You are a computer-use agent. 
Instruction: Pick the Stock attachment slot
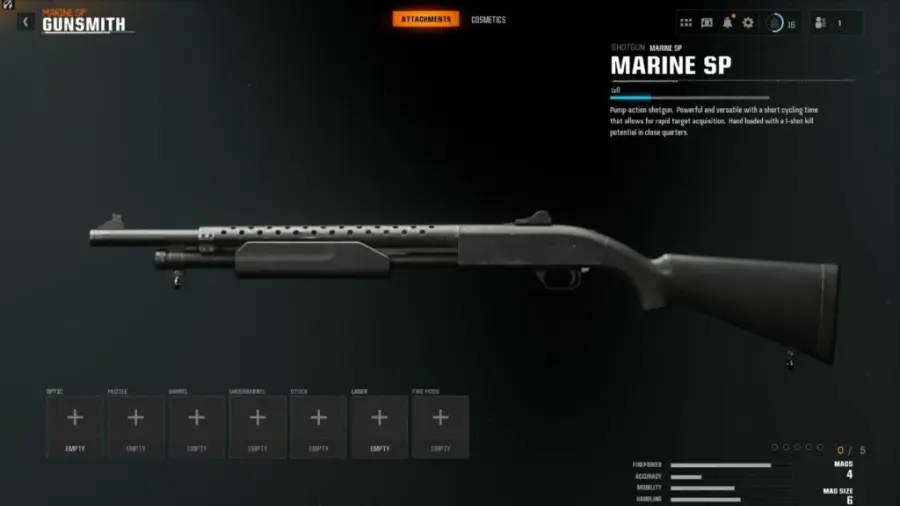pyautogui.click(x=319, y=426)
